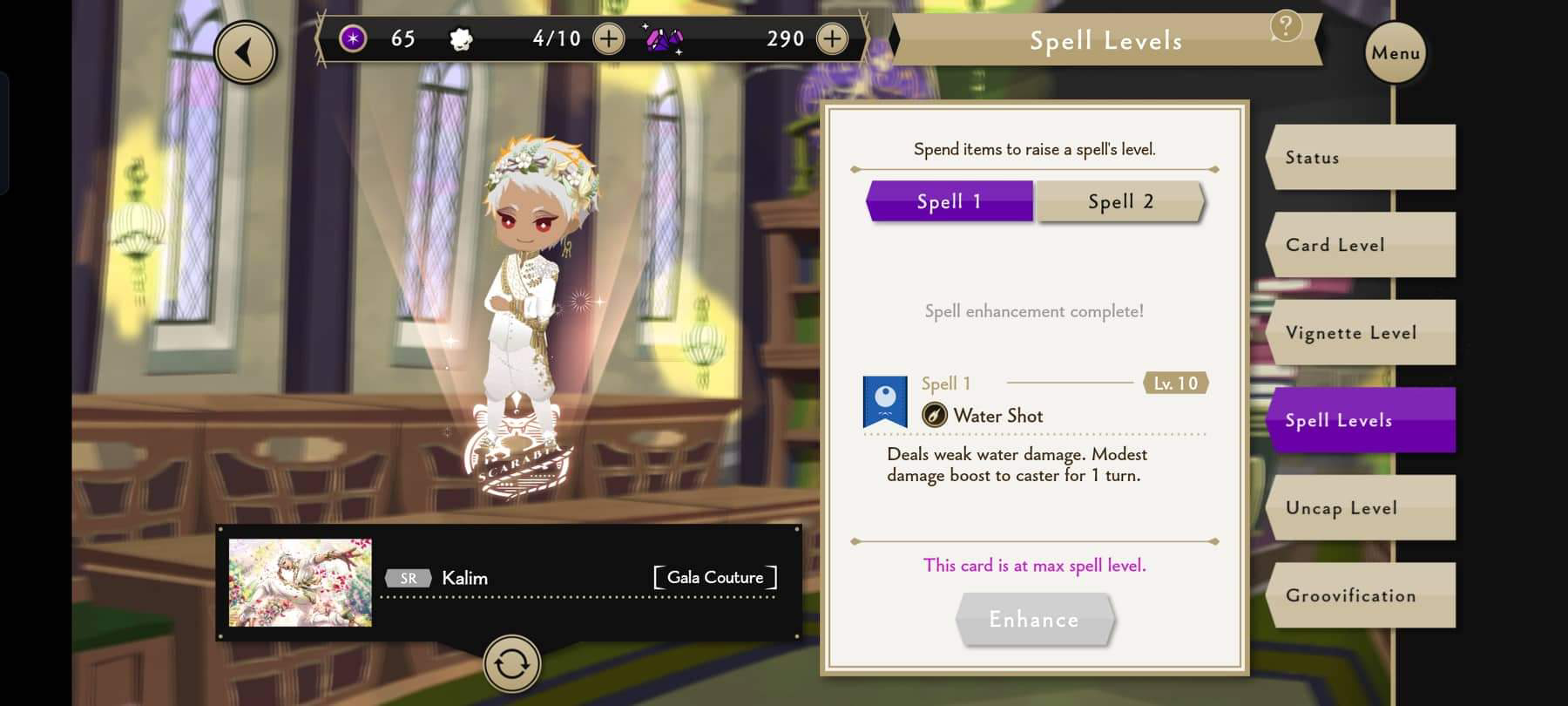The width and height of the screenshot is (1568, 706).
Task: Open the Status section
Action: (1361, 158)
